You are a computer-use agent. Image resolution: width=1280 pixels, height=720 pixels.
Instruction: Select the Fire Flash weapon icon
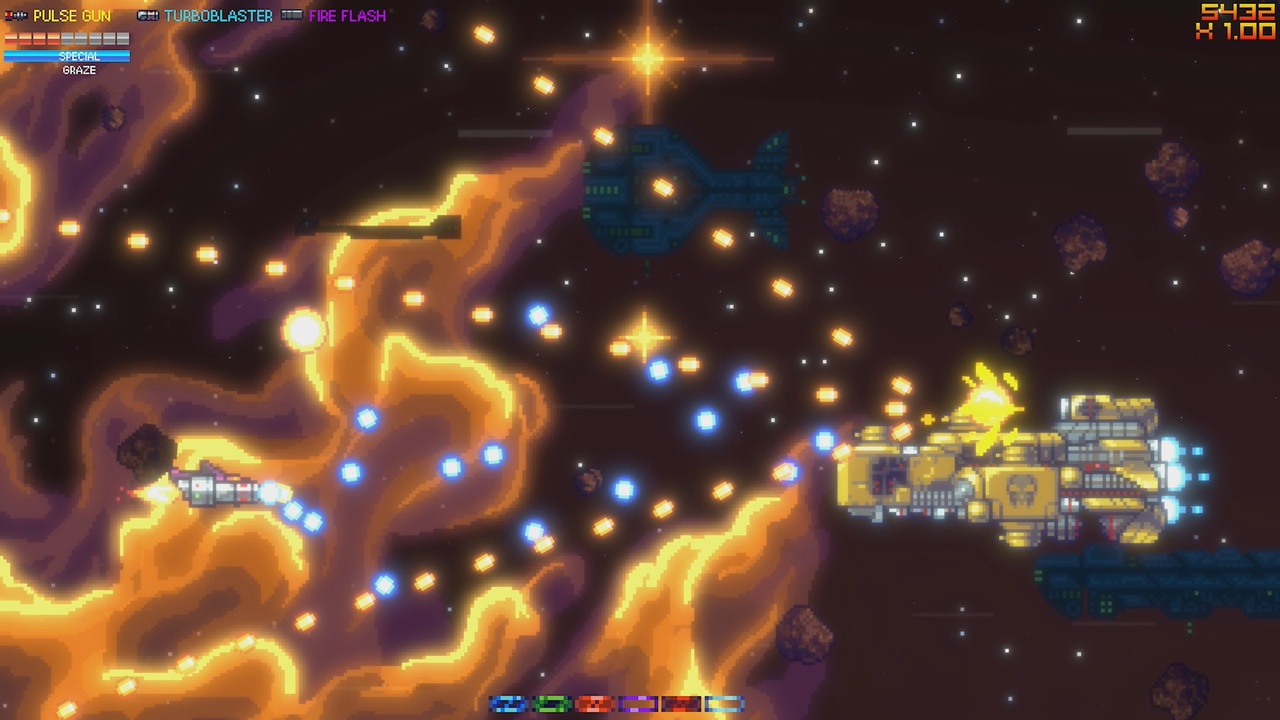pyautogui.click(x=292, y=14)
